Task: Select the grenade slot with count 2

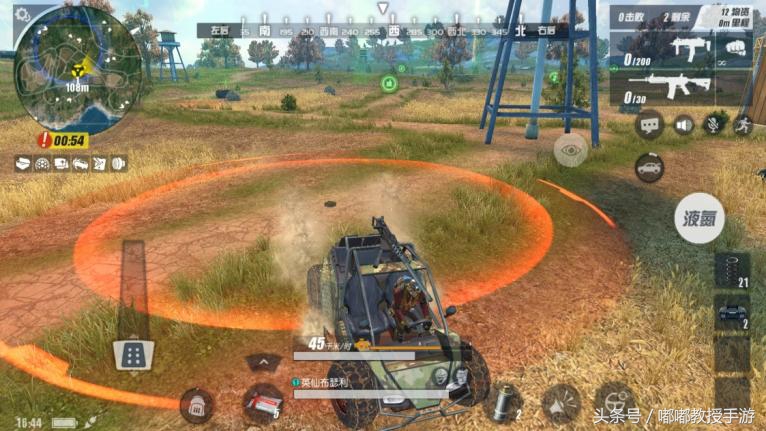Action: [x=503, y=403]
